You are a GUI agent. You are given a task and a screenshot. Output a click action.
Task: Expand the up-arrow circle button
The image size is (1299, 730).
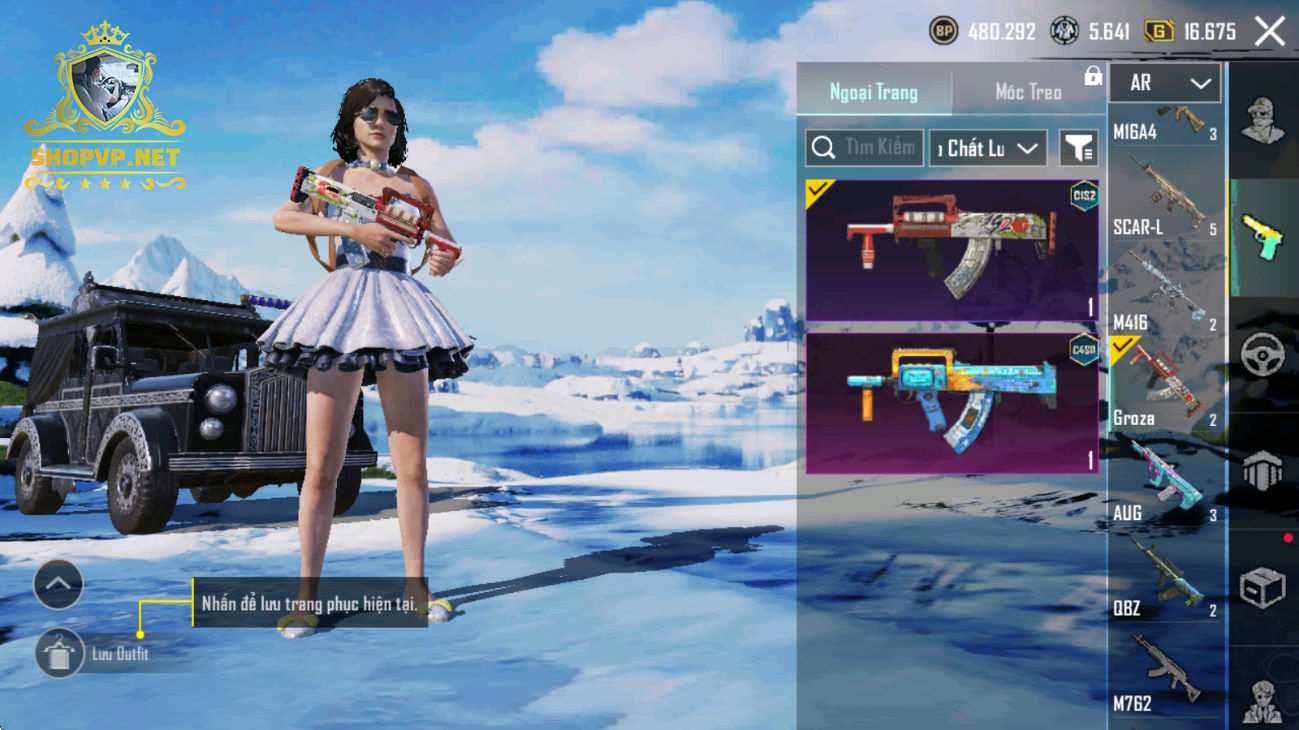(x=58, y=585)
